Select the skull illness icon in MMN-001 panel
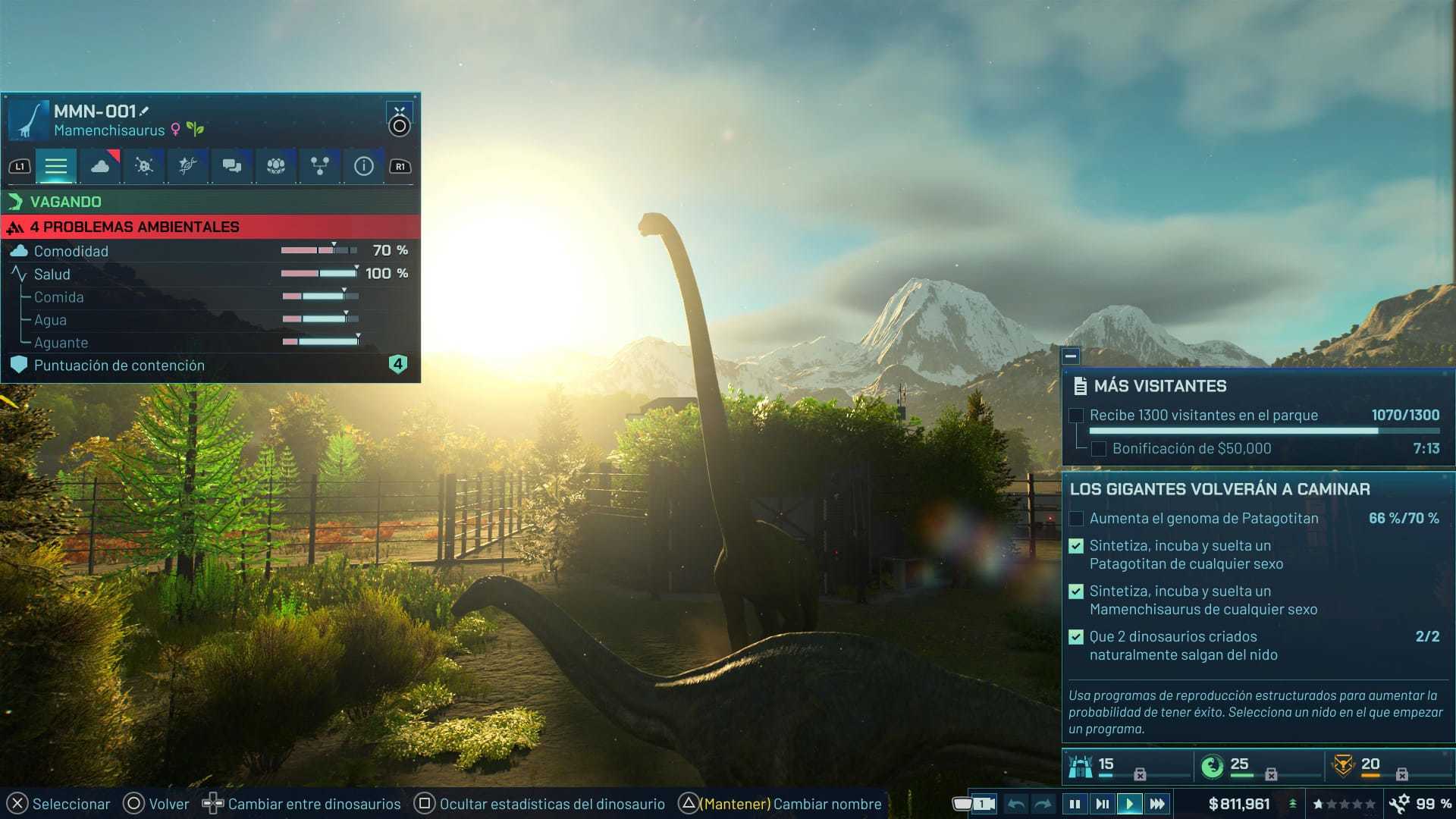The height and width of the screenshot is (819, 1456). click(x=143, y=165)
